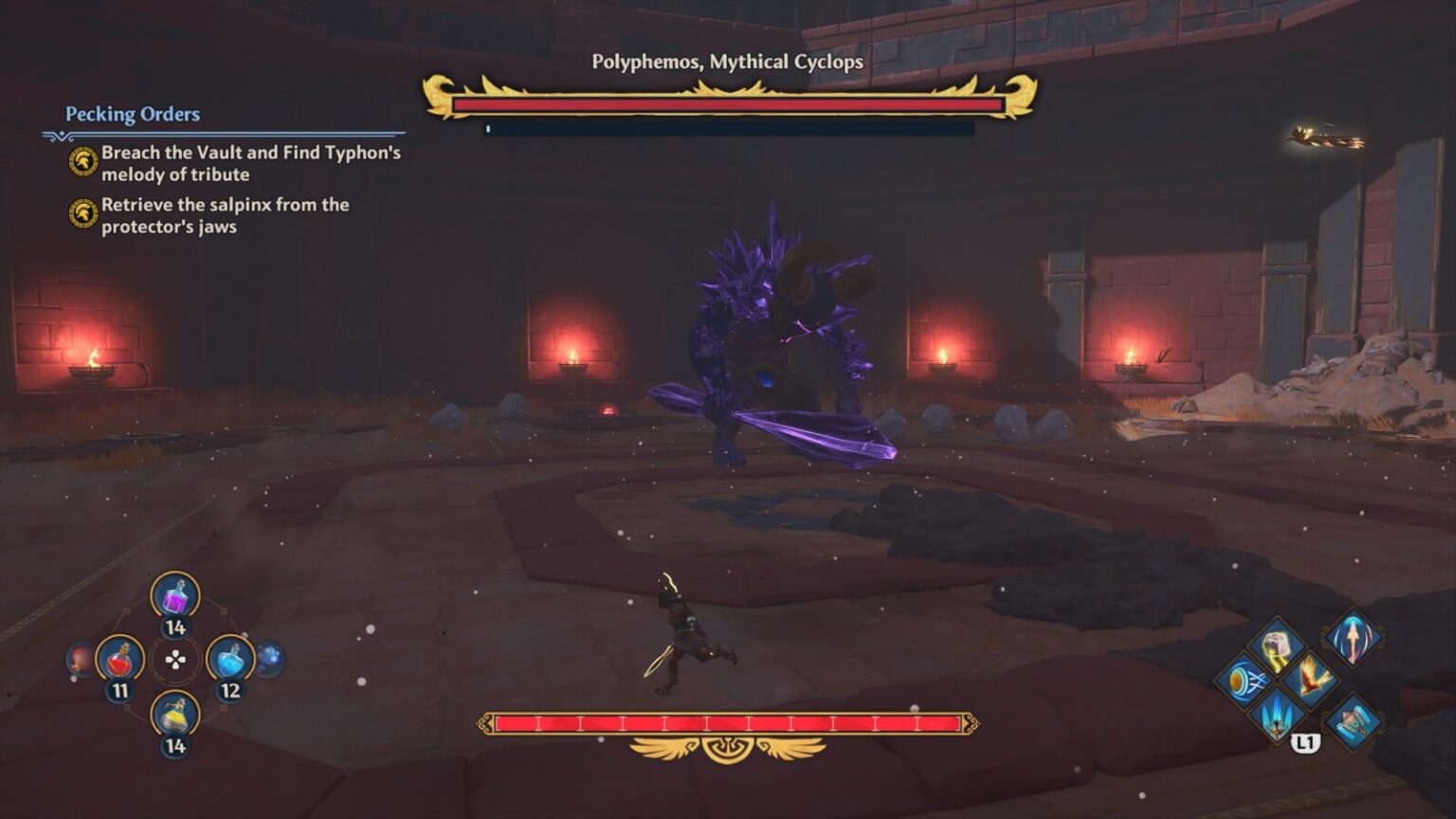Select the Ares's Wrath spears ability icon
The height and width of the screenshot is (819, 1456).
tap(1277, 718)
